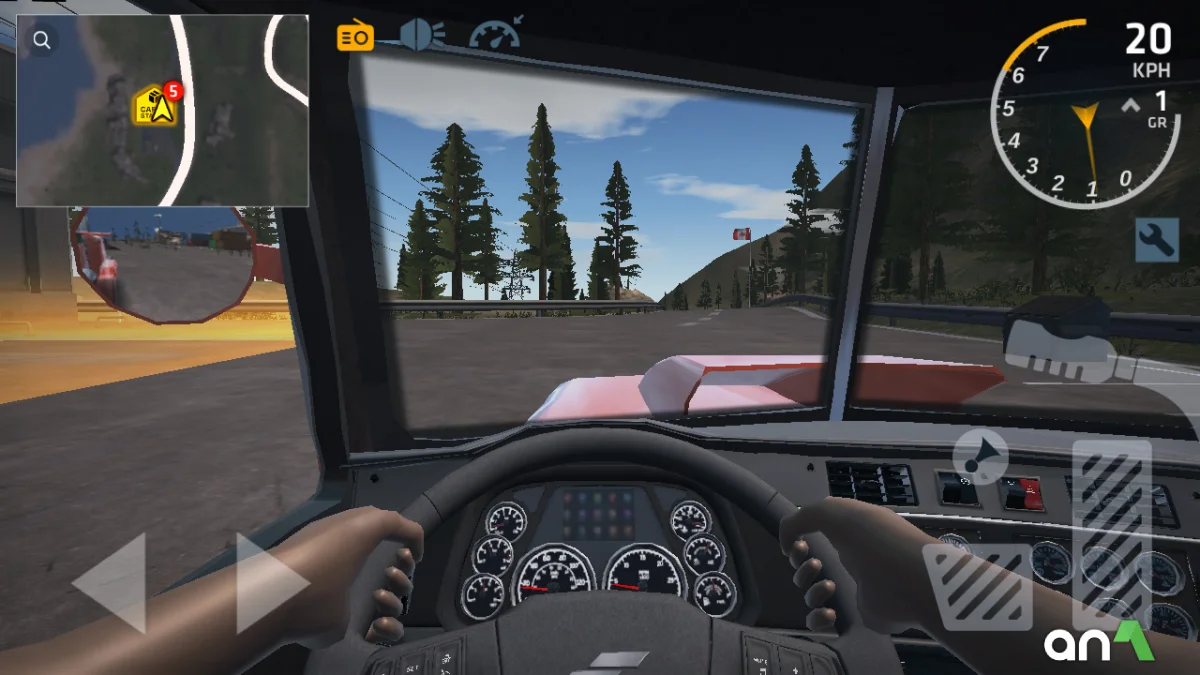The image size is (1200, 675).
Task: Toggle the orange radio icon
Action: point(355,38)
